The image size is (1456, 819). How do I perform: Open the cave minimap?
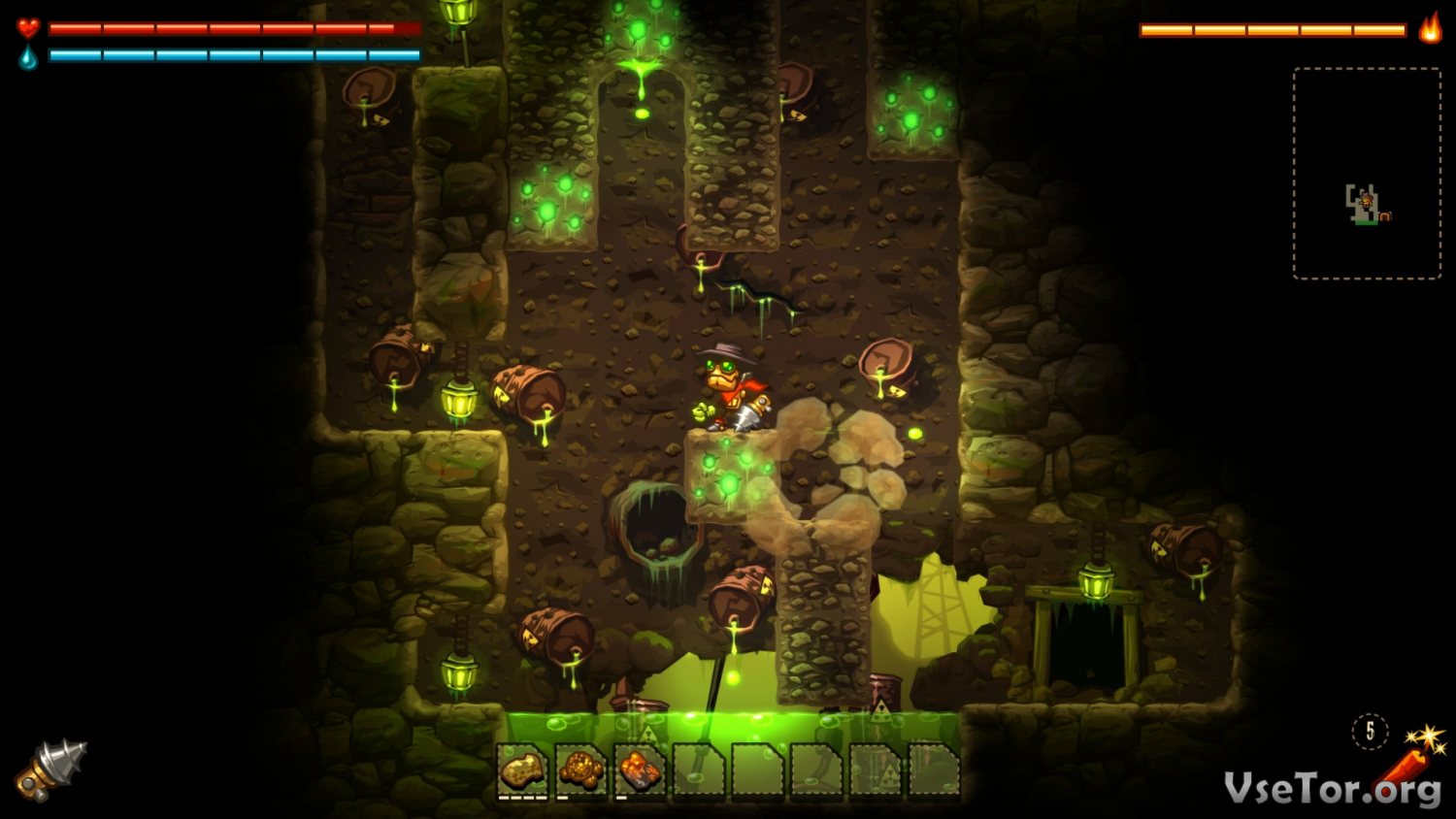click(x=1367, y=174)
